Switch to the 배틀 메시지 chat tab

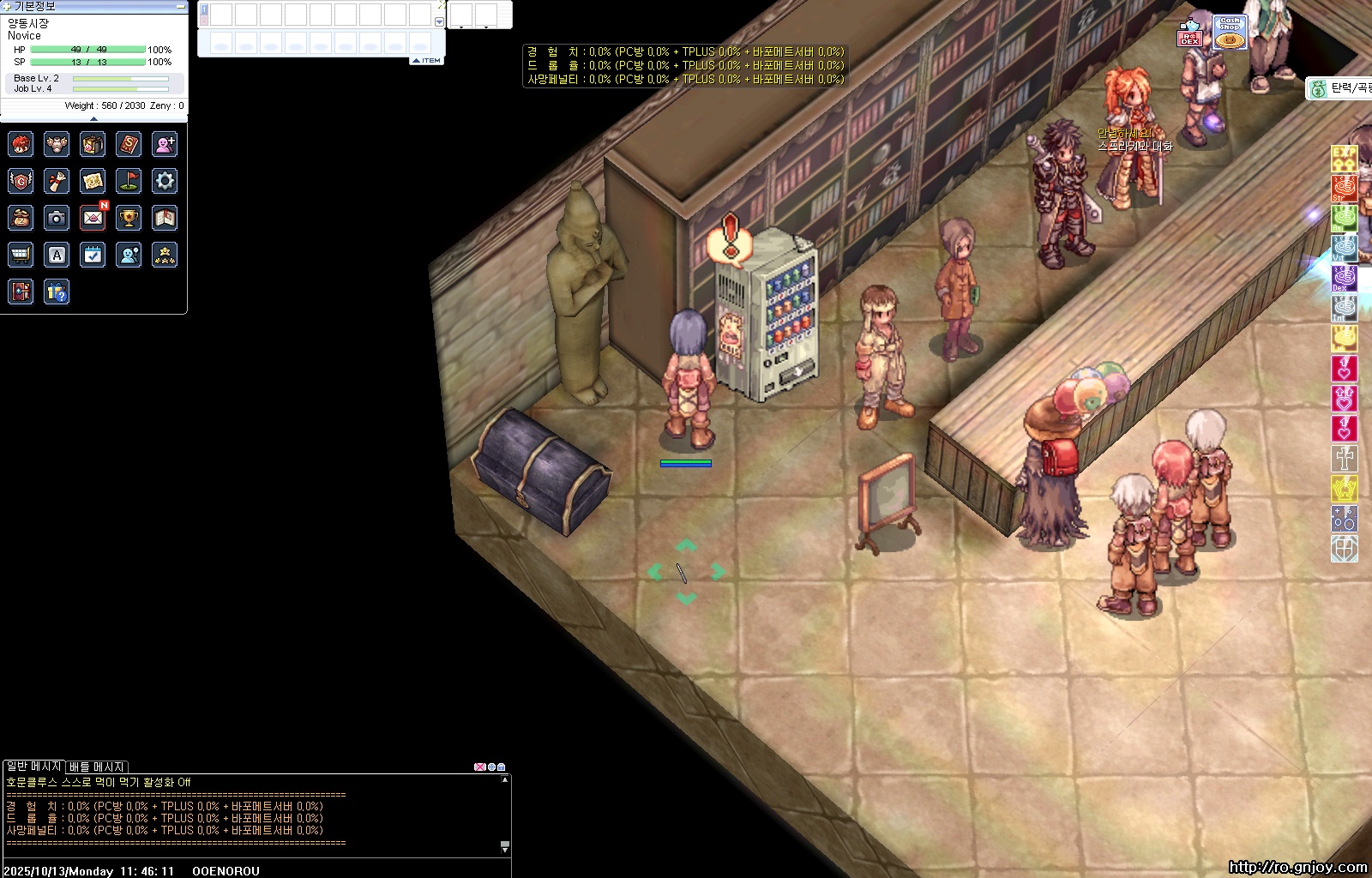pos(97,767)
